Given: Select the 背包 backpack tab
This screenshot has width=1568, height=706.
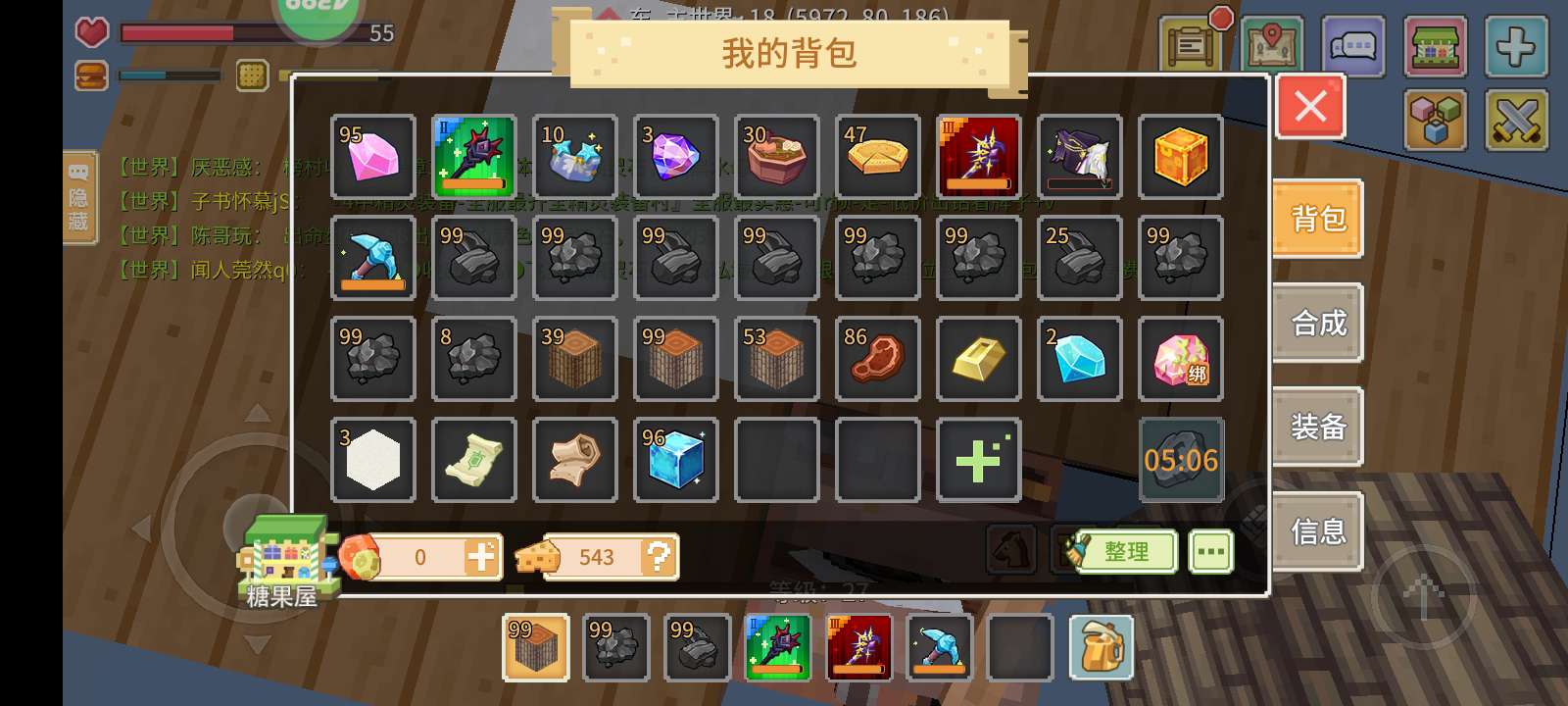Looking at the screenshot, I should coord(1317,219).
